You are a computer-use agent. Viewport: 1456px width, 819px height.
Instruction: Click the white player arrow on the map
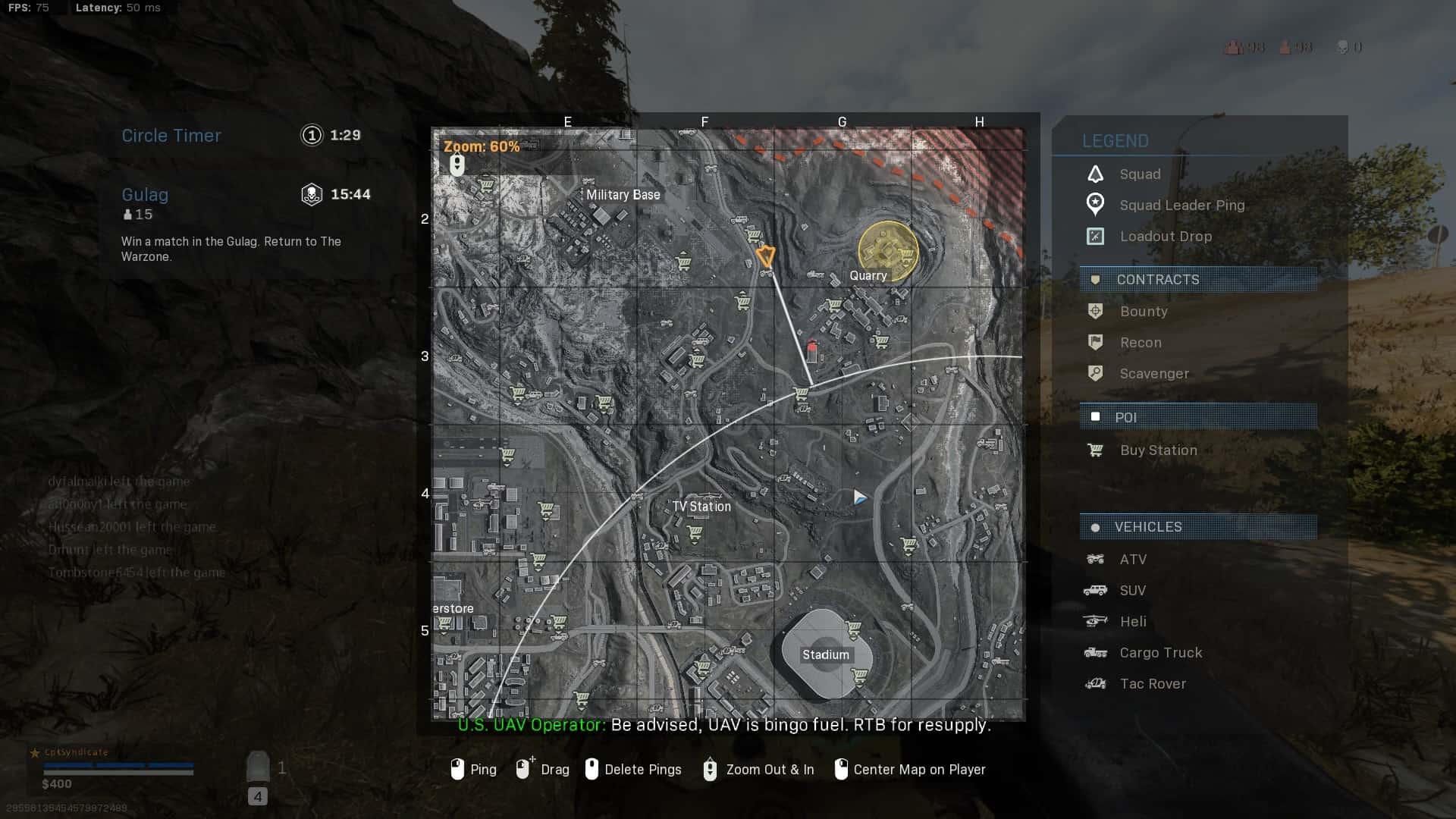point(859,497)
